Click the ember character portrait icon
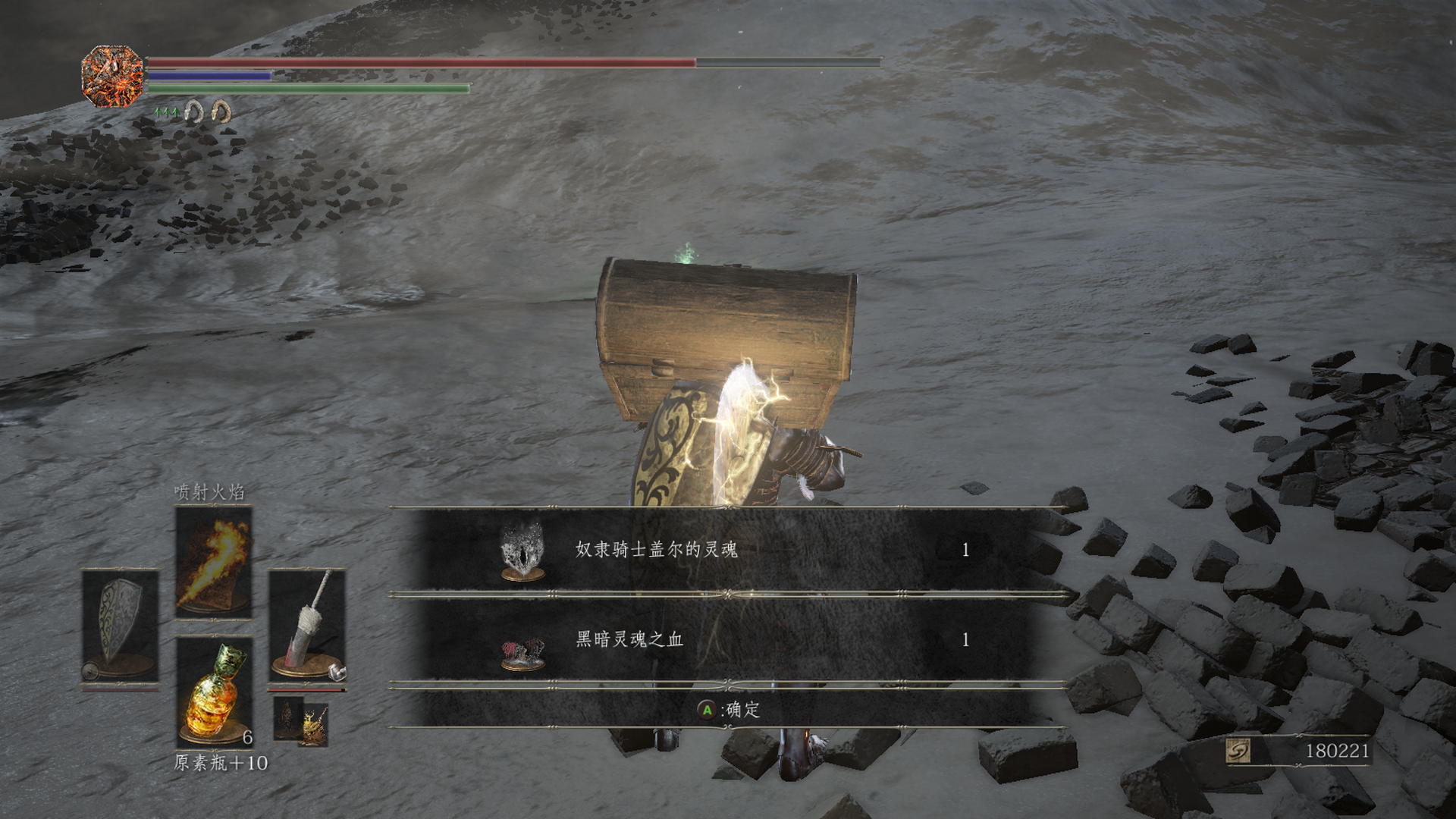This screenshot has width=1456, height=819. [112, 75]
